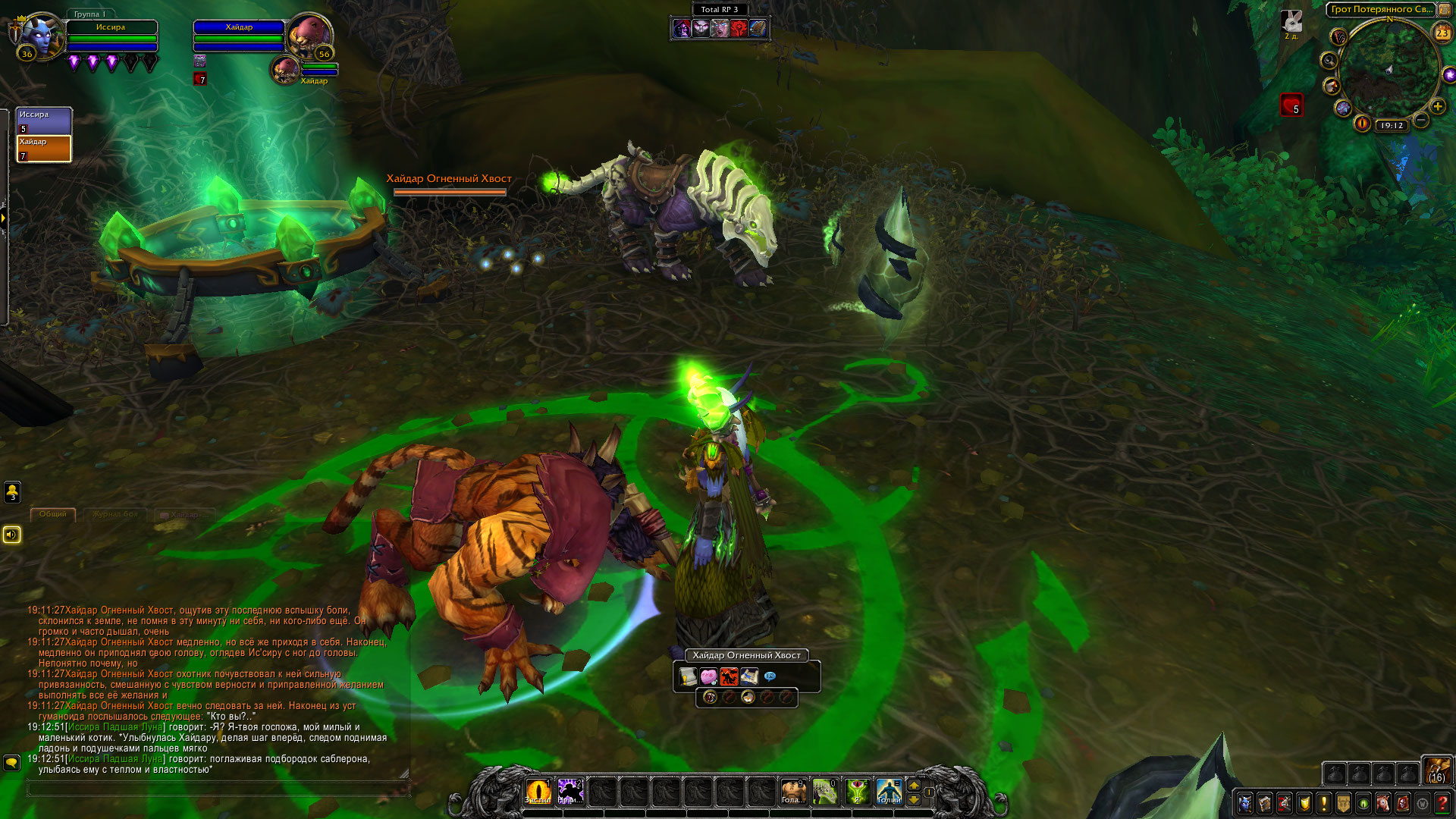Open the red question mark help menu
Image resolution: width=1456 pixels, height=819 pixels.
1442,802
